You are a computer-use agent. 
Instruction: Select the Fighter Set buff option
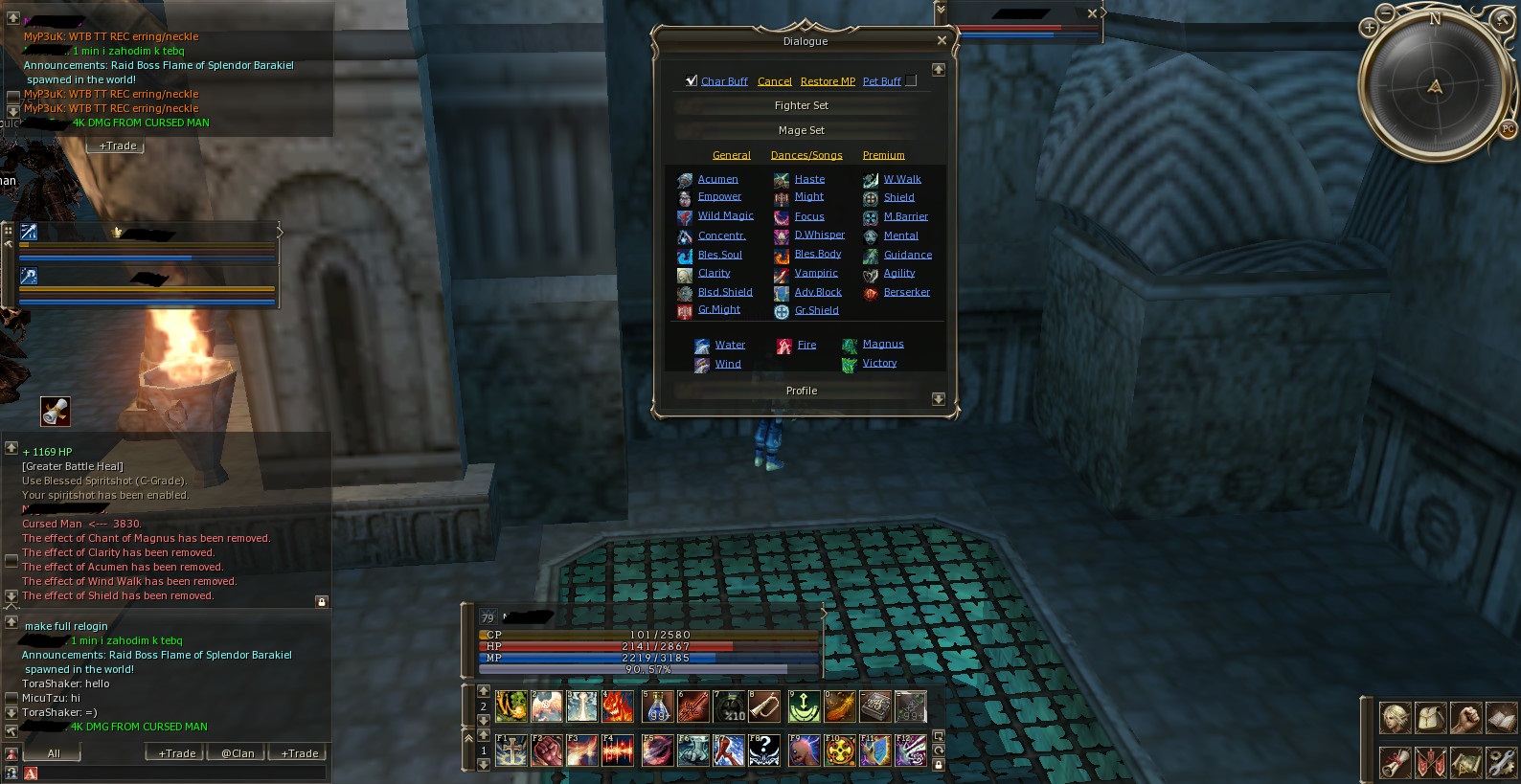(x=801, y=105)
